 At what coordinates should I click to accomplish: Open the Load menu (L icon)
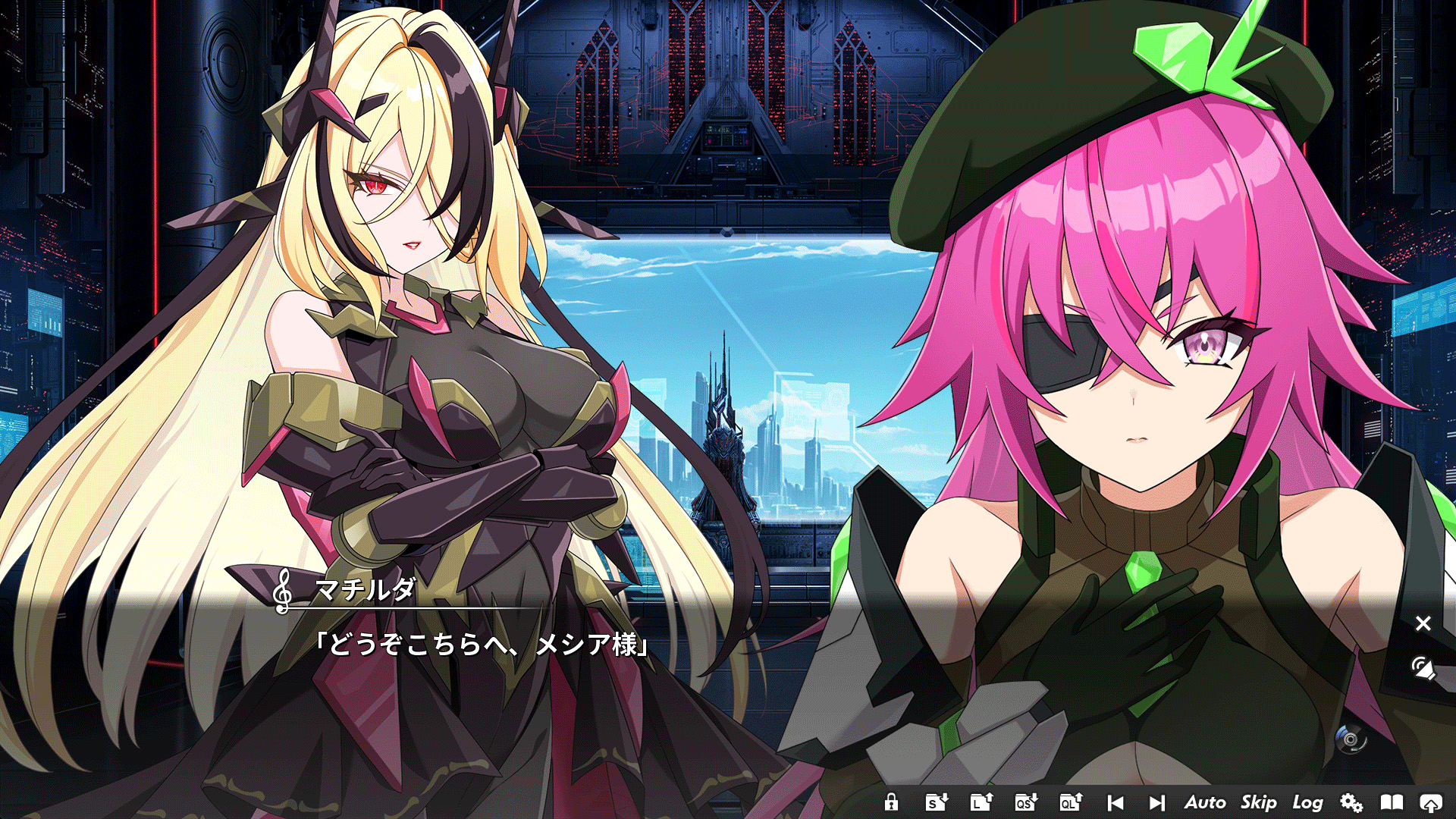[x=981, y=802]
